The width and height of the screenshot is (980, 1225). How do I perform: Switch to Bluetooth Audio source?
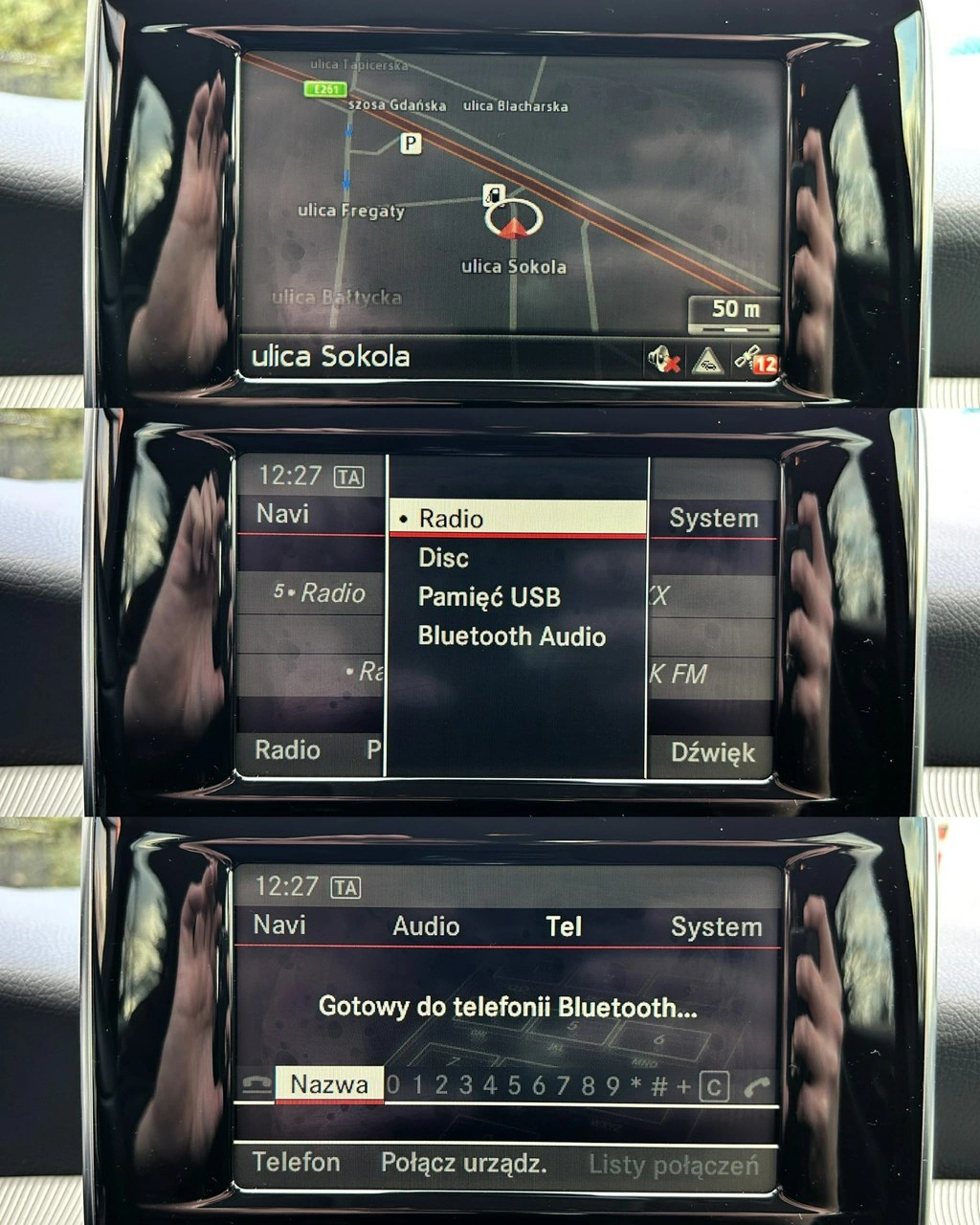click(511, 636)
